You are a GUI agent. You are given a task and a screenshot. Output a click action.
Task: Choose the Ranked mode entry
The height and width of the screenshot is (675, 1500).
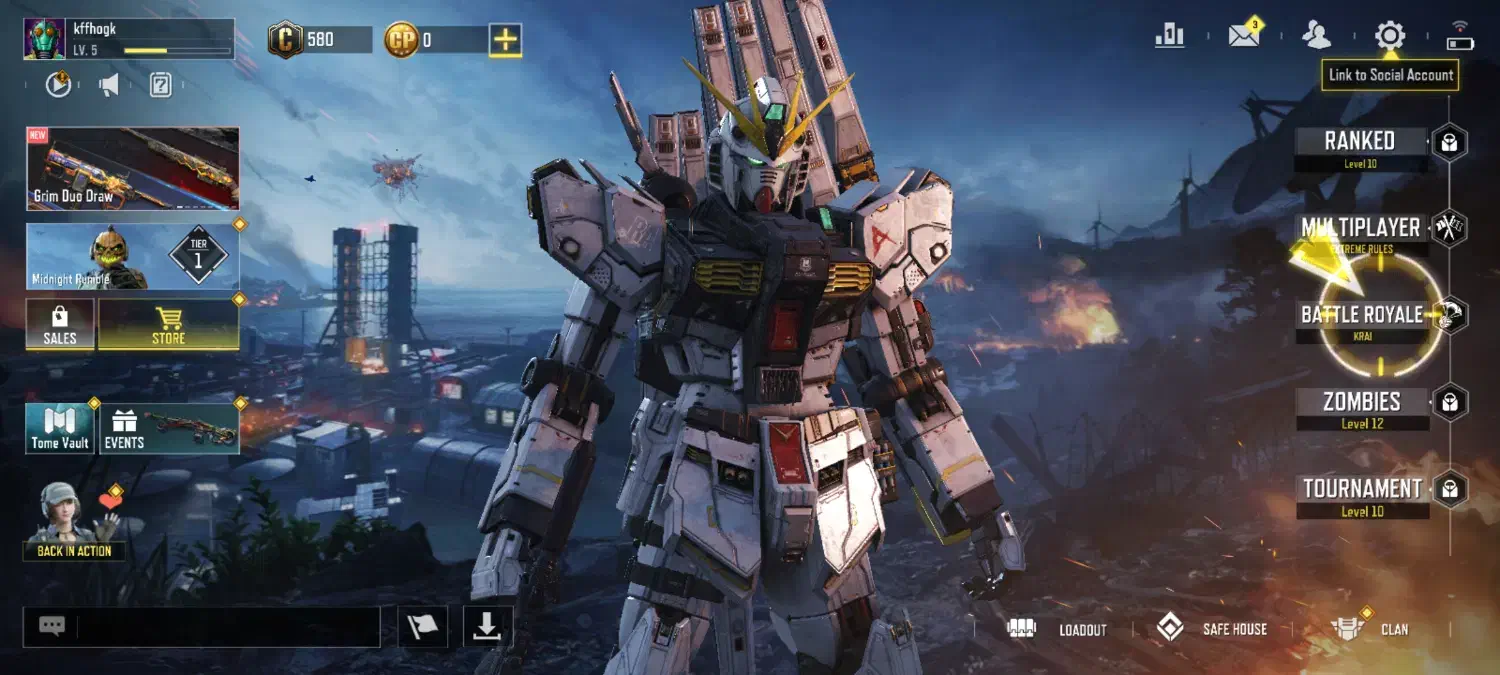[1360, 141]
